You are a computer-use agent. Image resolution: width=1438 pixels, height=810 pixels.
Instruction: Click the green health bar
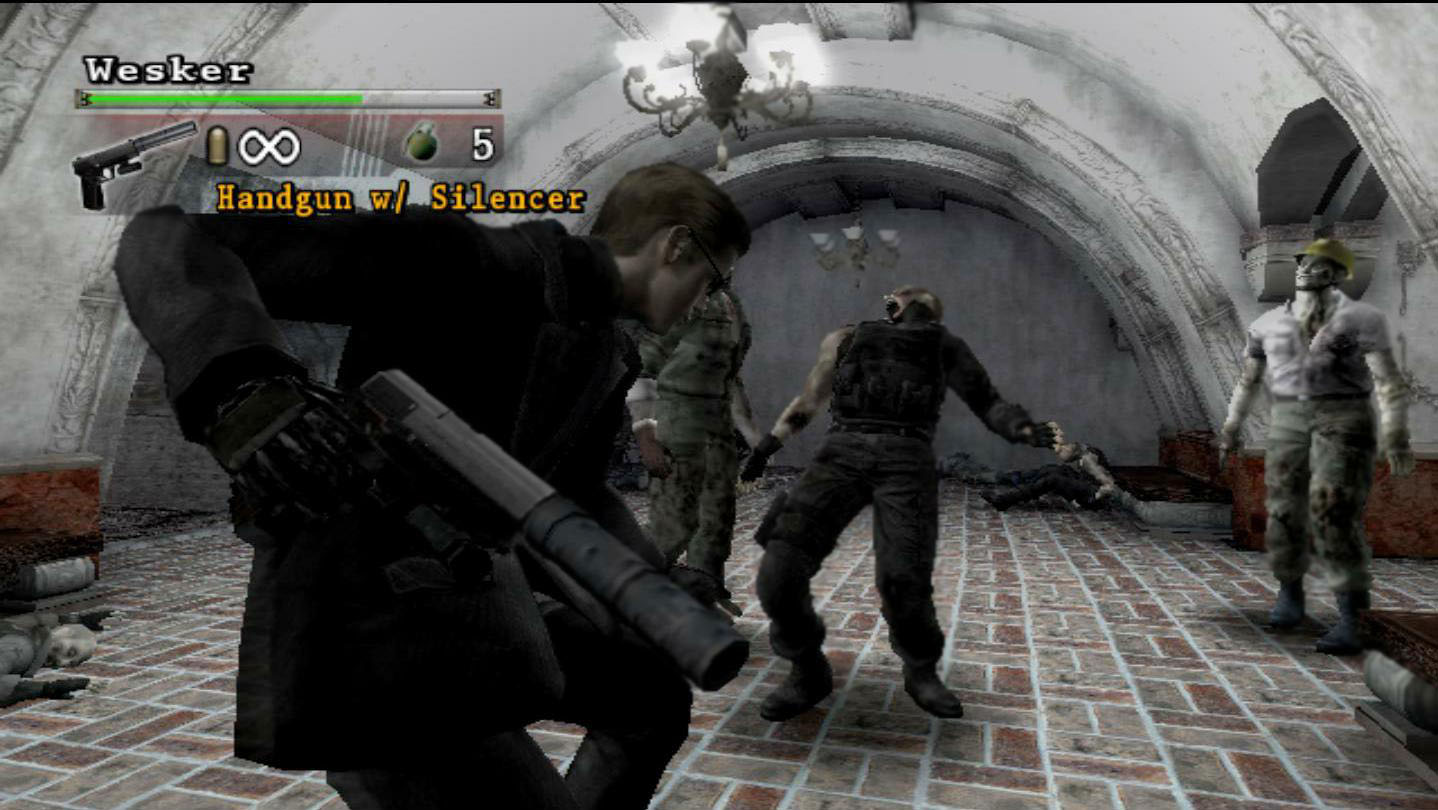(225, 97)
